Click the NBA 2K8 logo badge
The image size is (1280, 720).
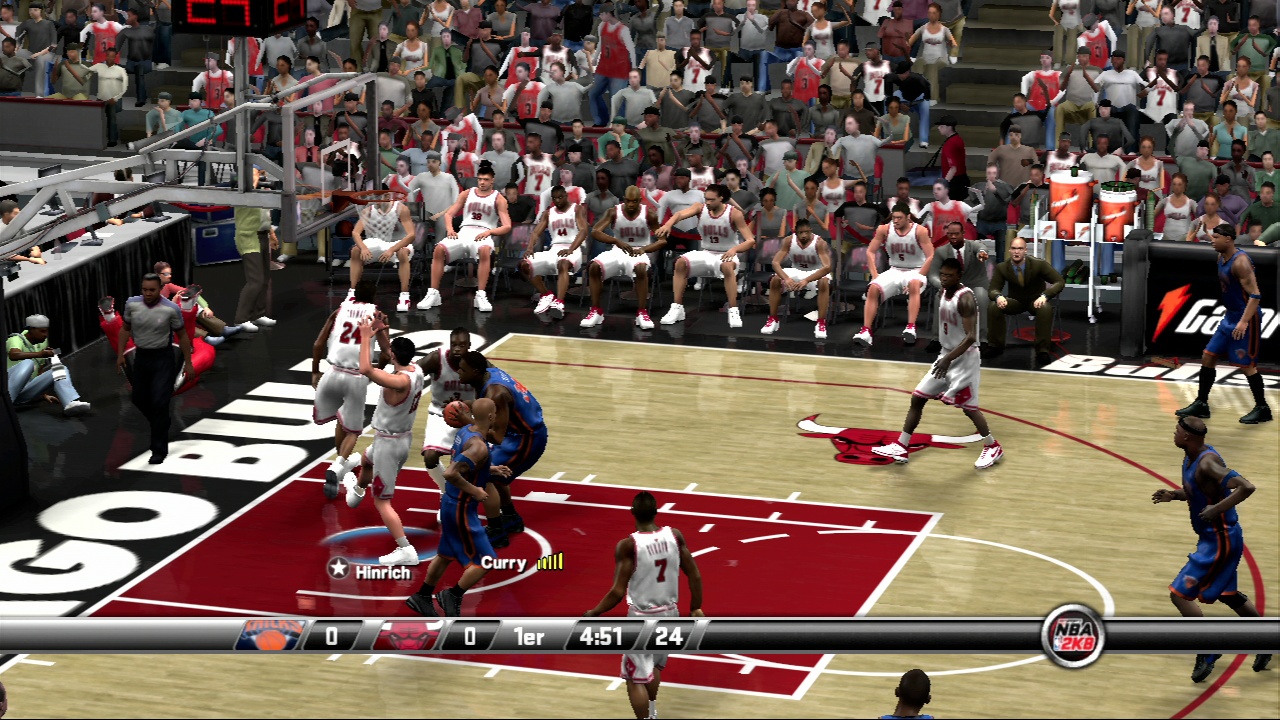(x=1073, y=635)
